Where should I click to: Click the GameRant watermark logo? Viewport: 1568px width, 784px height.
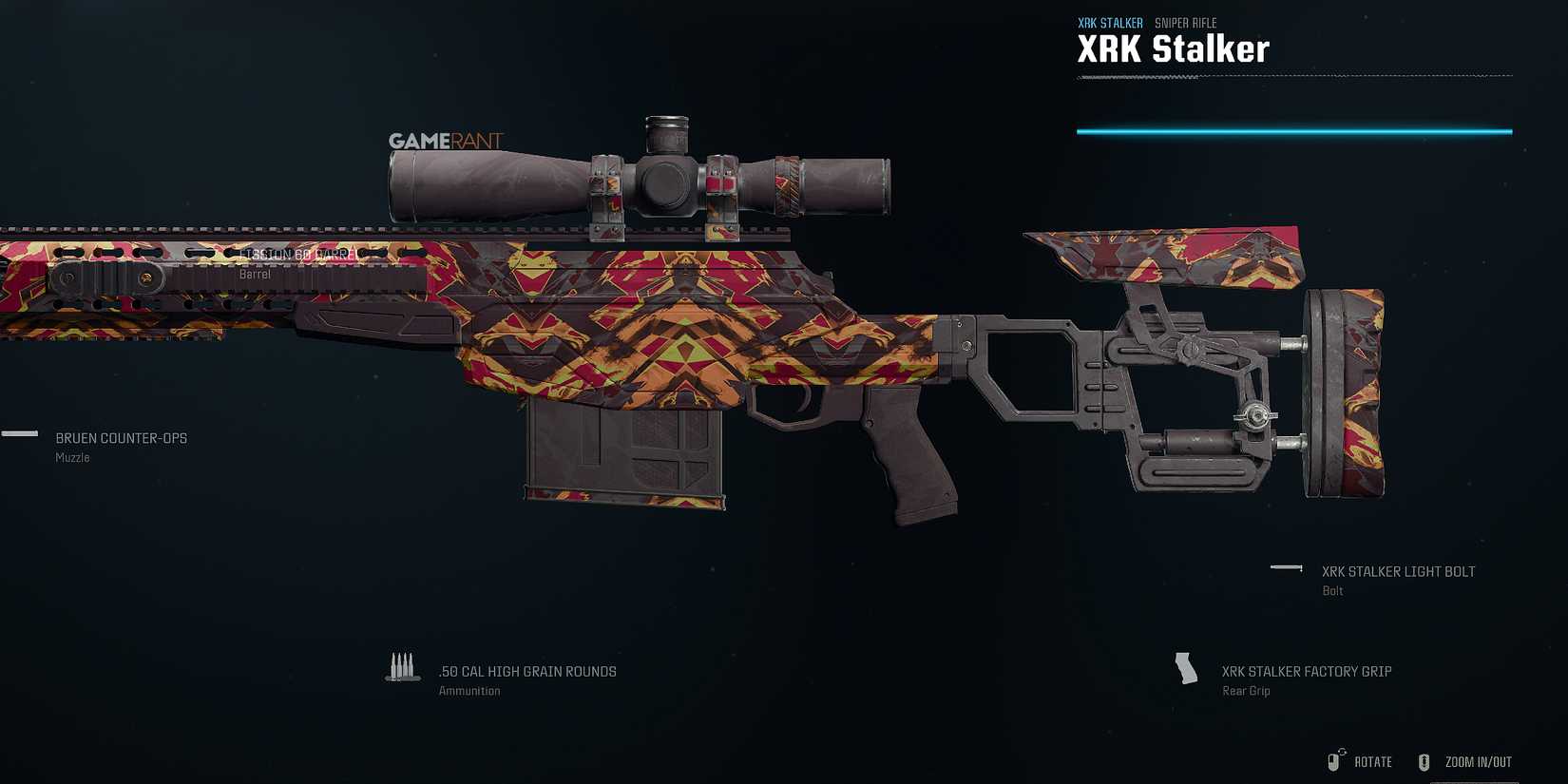(x=447, y=140)
